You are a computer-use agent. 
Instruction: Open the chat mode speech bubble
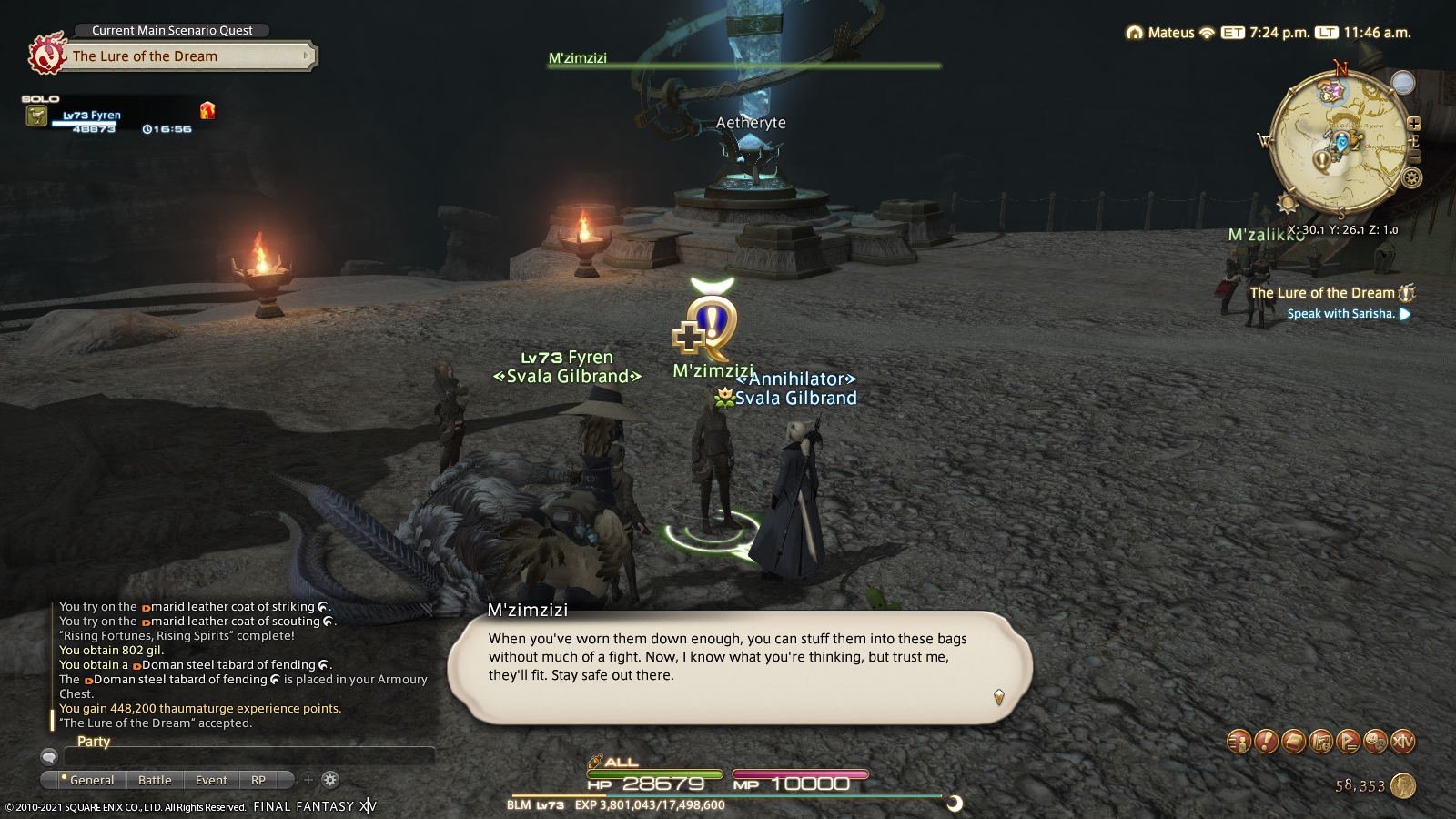pos(49,757)
